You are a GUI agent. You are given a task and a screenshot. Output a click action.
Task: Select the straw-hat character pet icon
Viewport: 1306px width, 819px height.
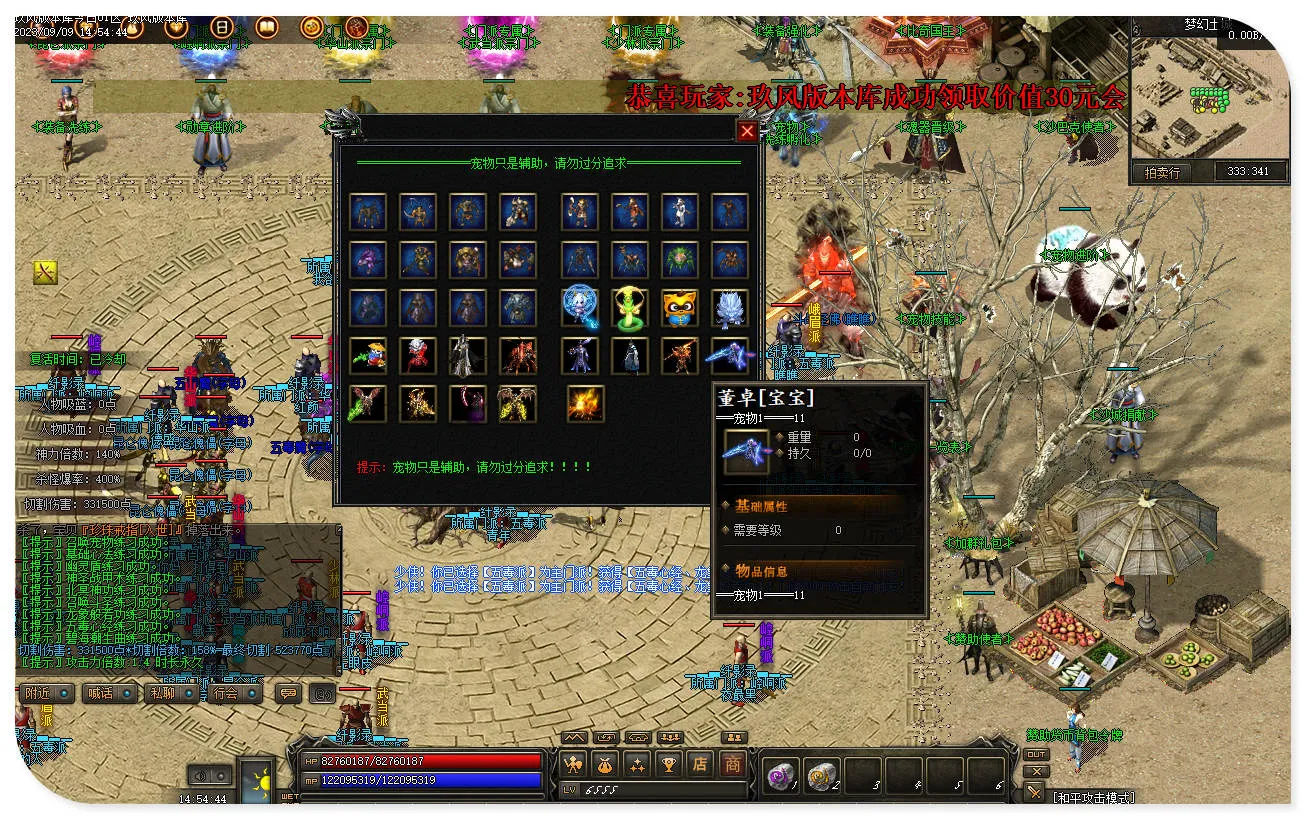pos(368,355)
